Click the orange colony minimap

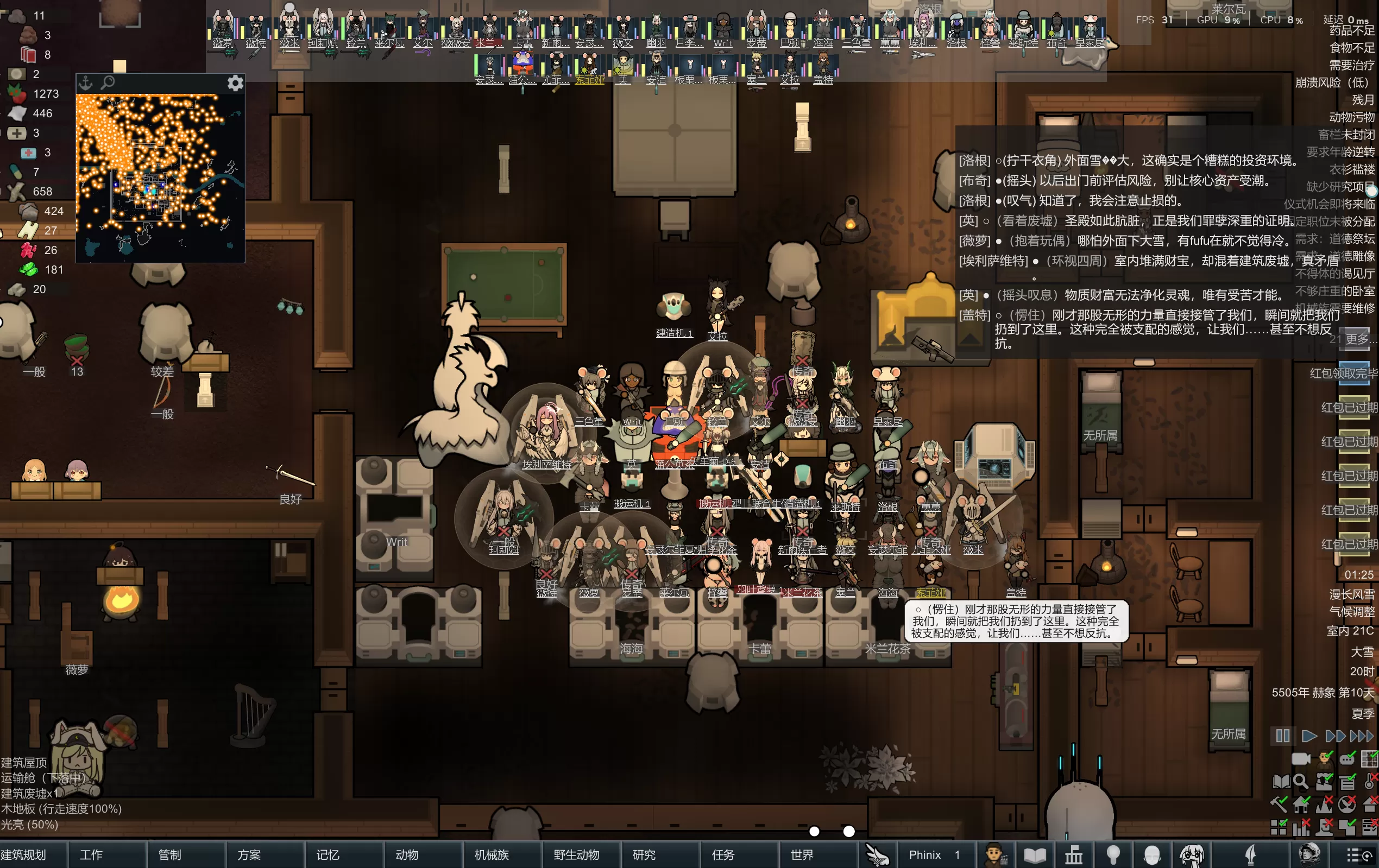click(x=160, y=178)
